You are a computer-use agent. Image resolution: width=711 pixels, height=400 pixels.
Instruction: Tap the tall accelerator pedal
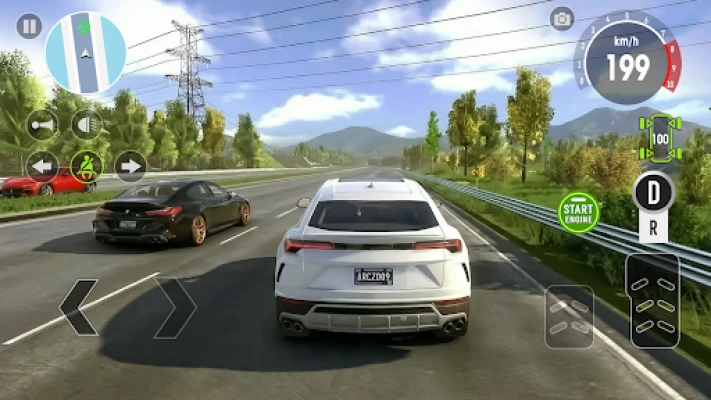point(653,300)
